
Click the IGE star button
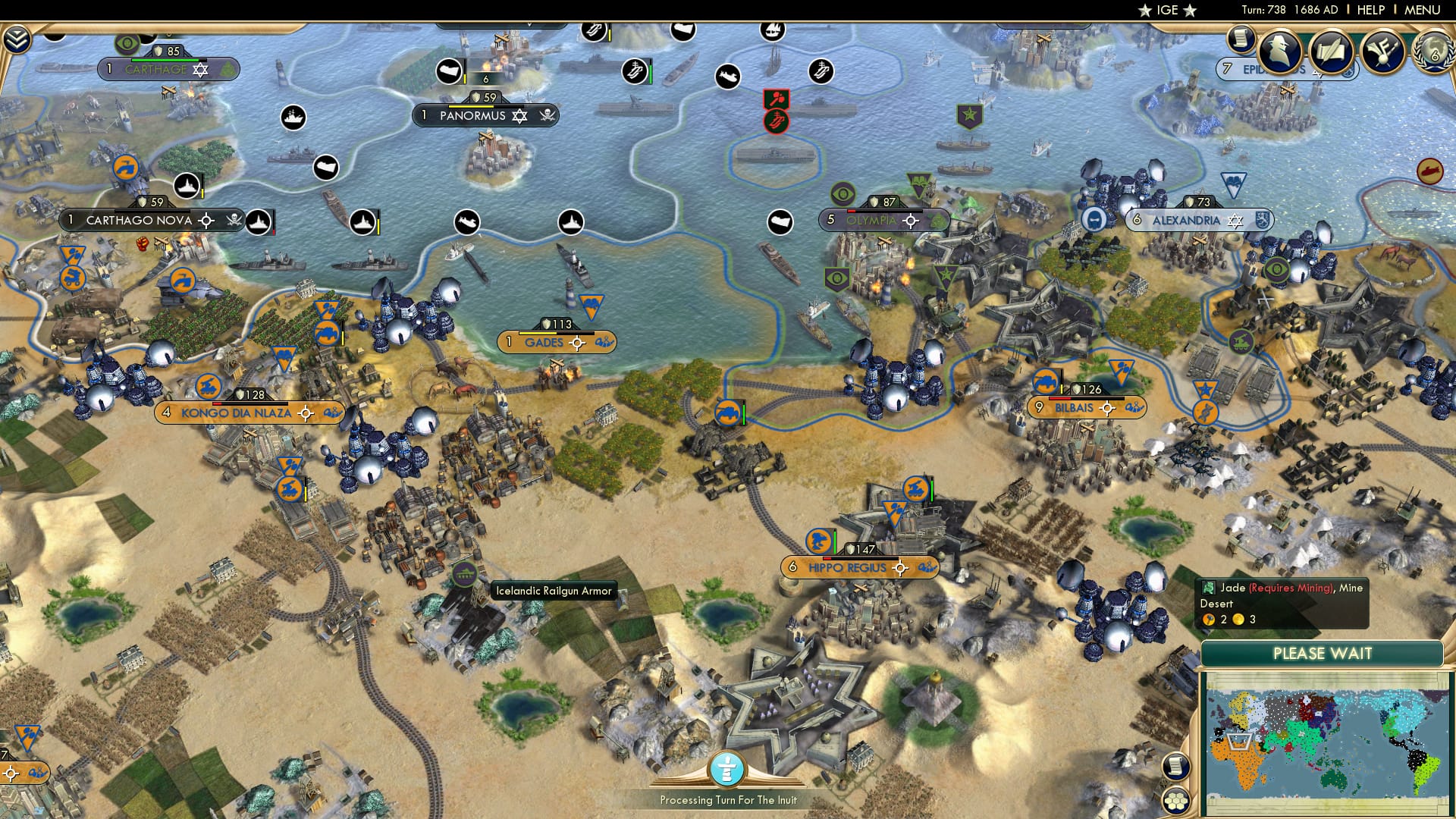1166,11
